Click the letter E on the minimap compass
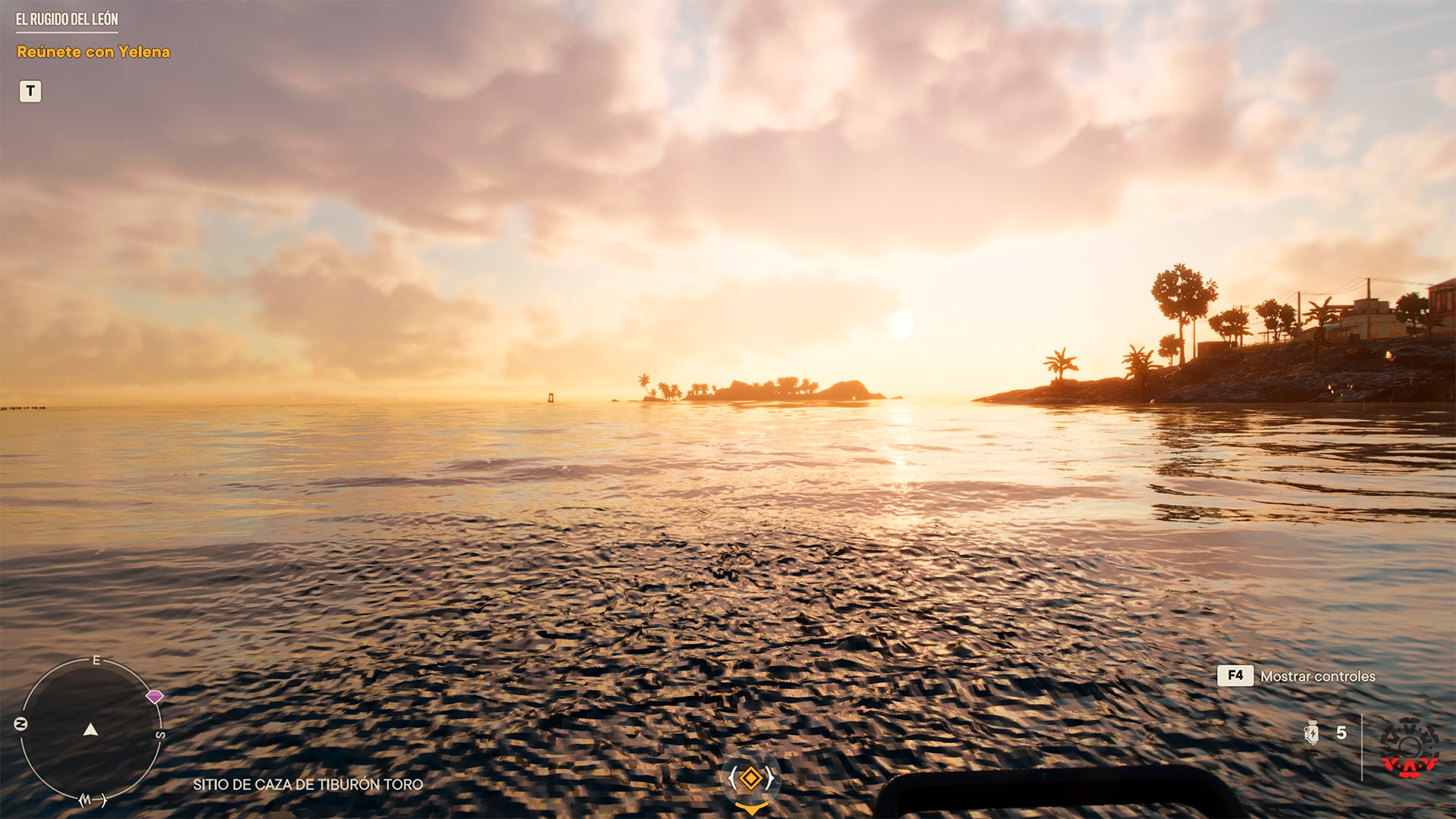 pyautogui.click(x=95, y=661)
